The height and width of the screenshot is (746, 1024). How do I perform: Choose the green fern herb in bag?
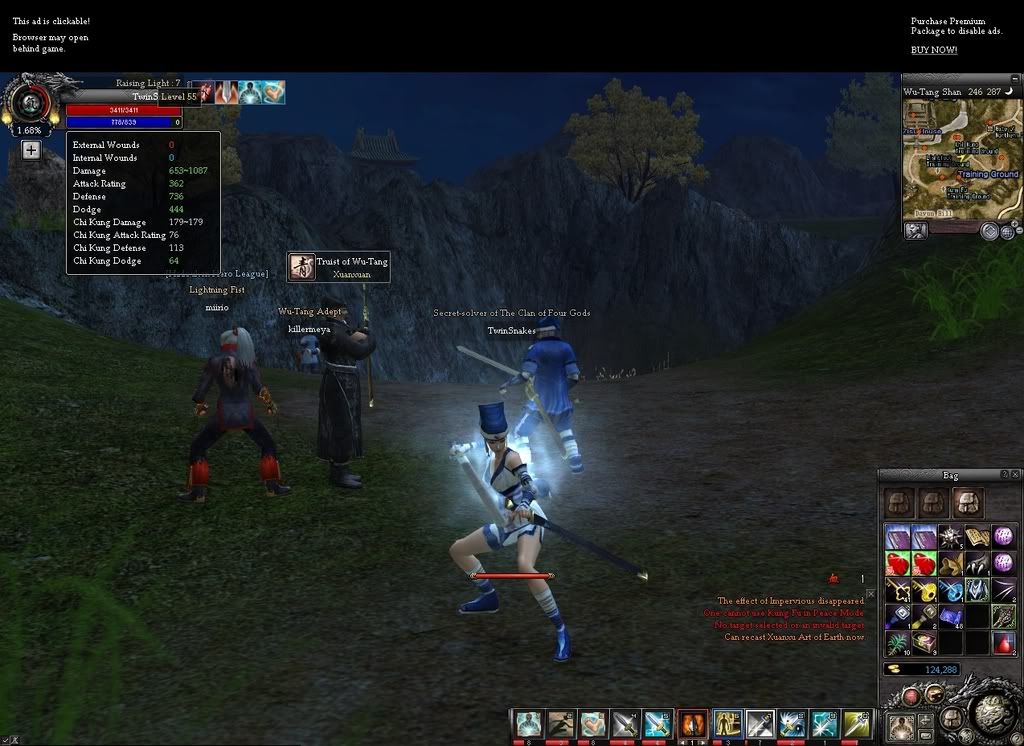(x=897, y=642)
